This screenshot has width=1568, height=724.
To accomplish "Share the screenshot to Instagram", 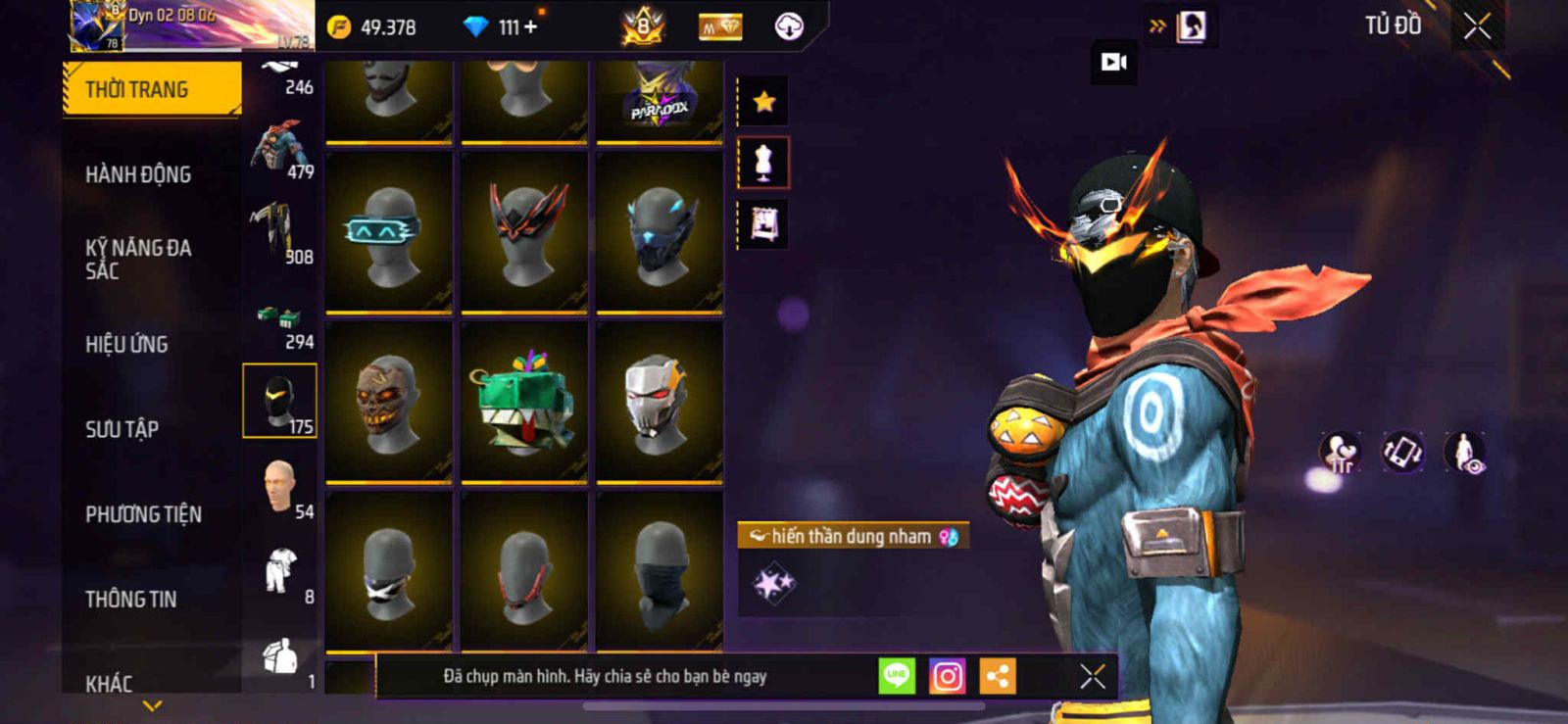I will (x=947, y=676).
